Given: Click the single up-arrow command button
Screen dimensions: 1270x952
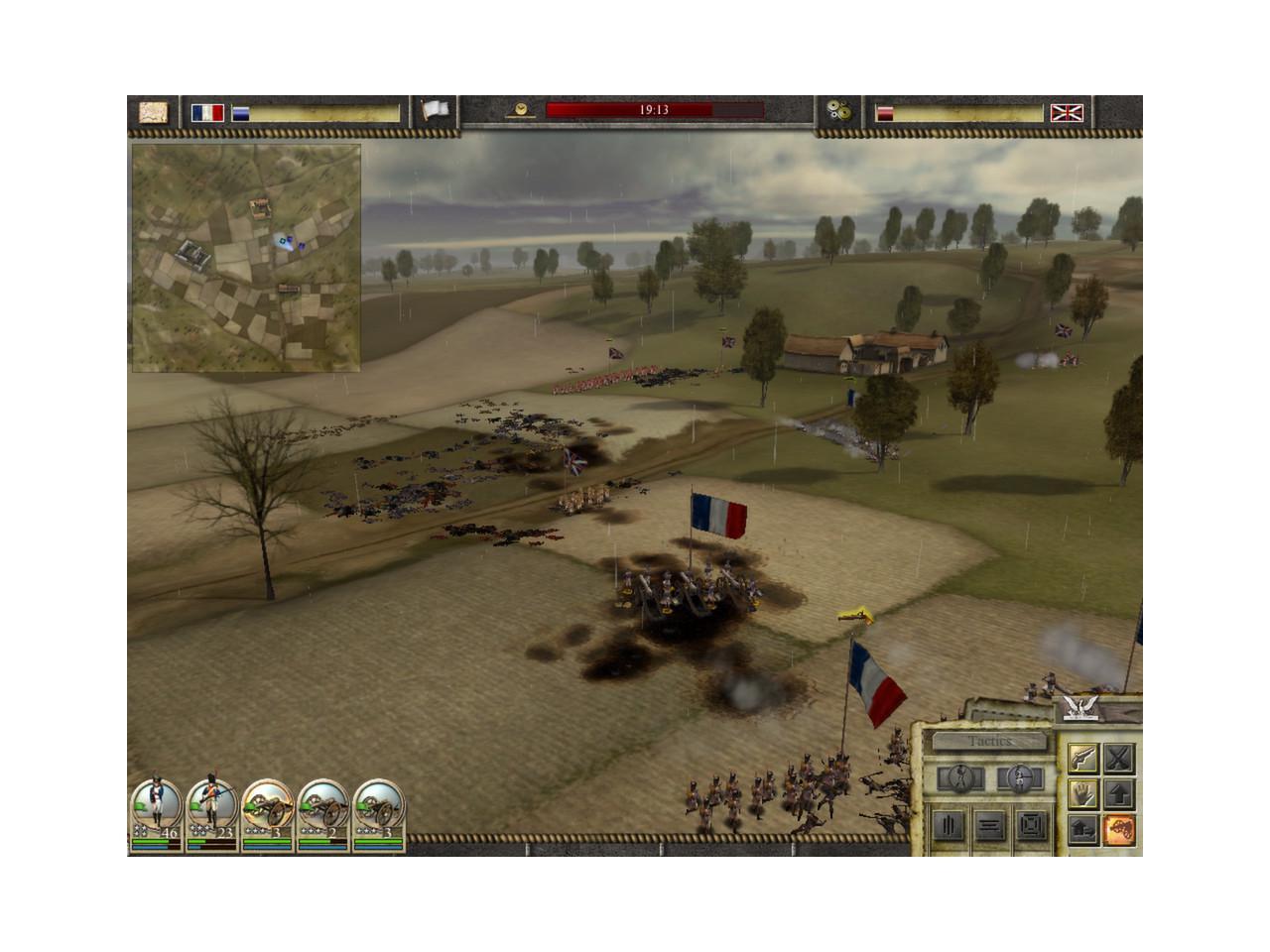Looking at the screenshot, I should [1119, 793].
